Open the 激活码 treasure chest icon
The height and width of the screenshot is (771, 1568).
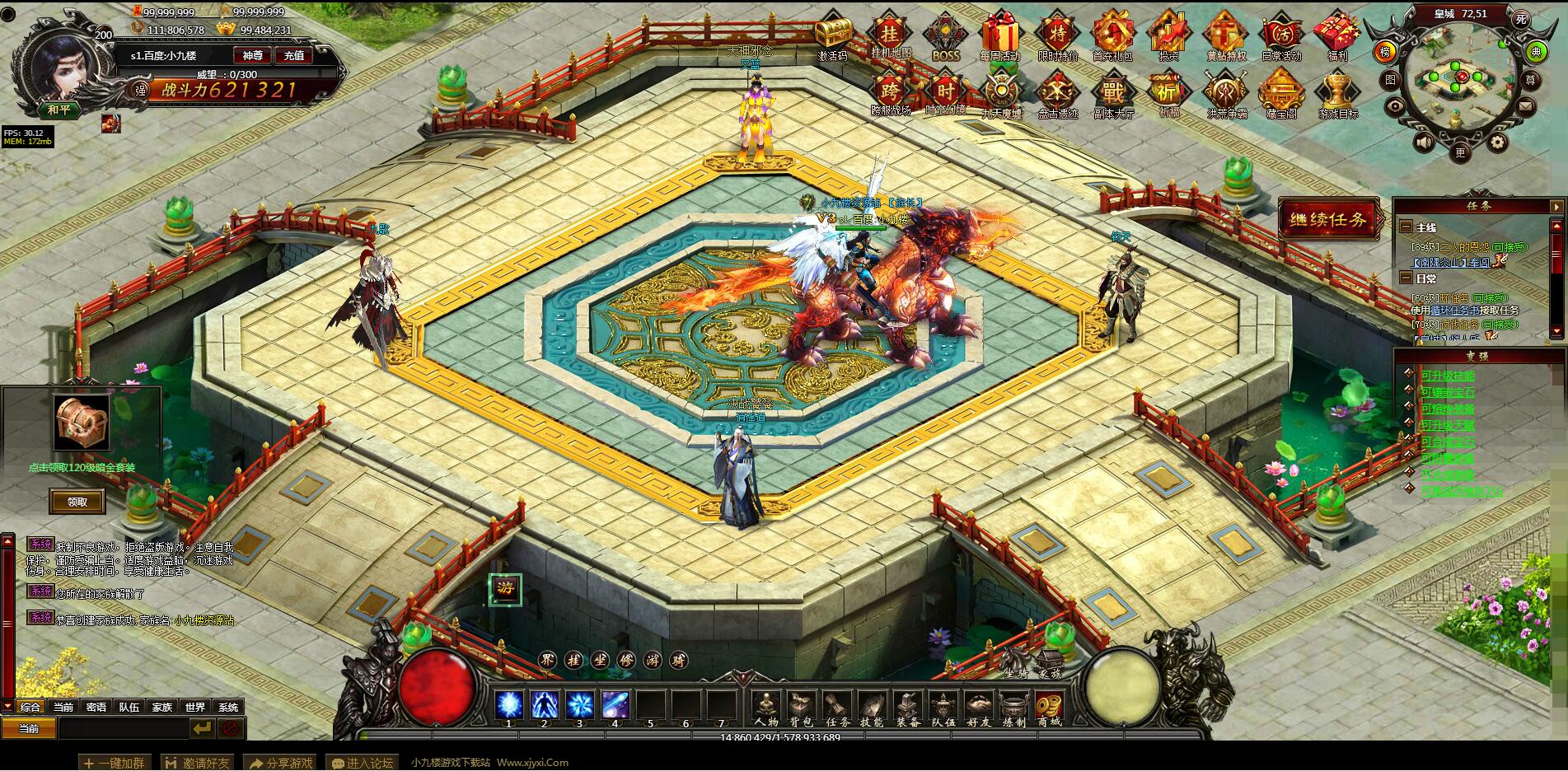tap(833, 37)
